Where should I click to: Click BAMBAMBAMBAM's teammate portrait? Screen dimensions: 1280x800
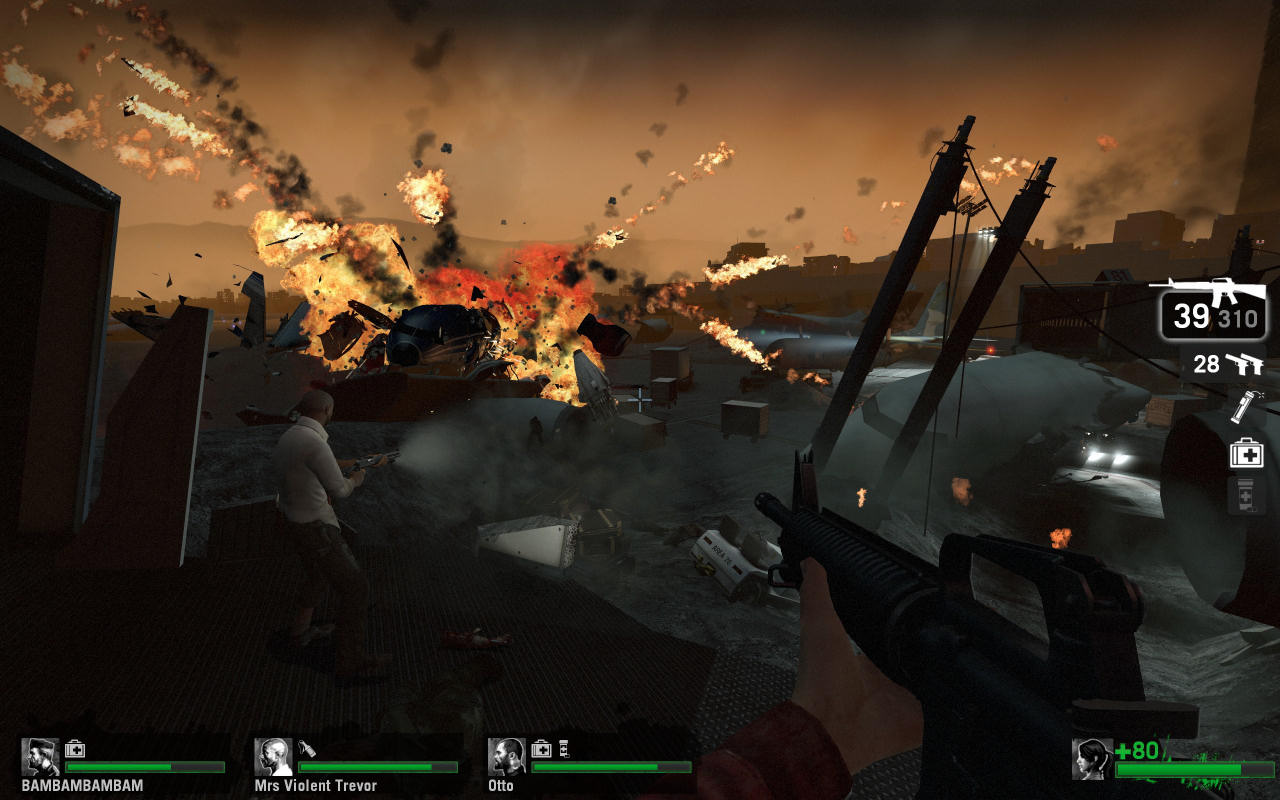[41, 757]
